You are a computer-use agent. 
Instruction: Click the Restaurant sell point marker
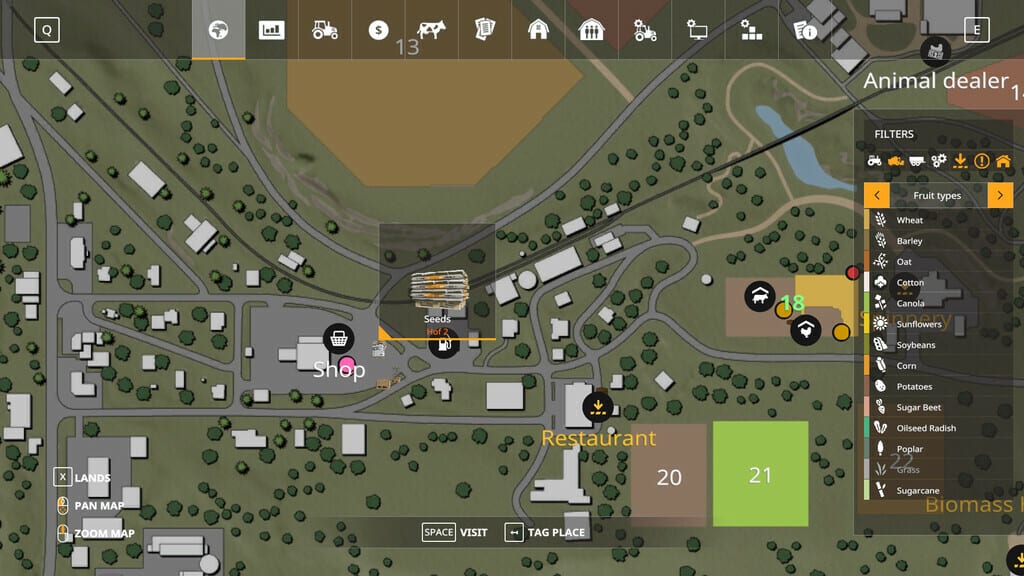[598, 405]
